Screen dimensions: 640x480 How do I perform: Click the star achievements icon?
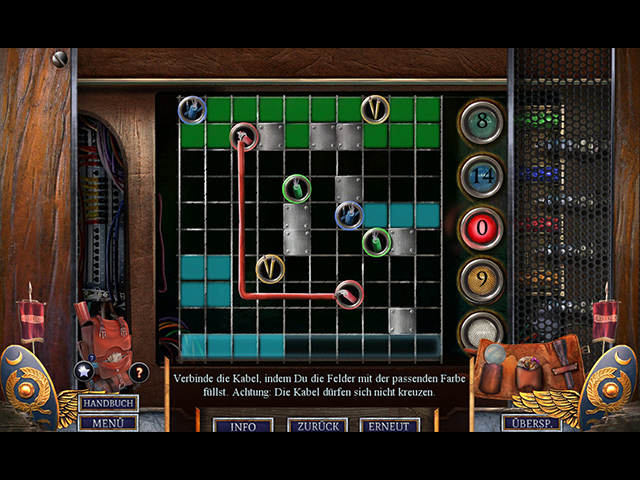coord(84,371)
